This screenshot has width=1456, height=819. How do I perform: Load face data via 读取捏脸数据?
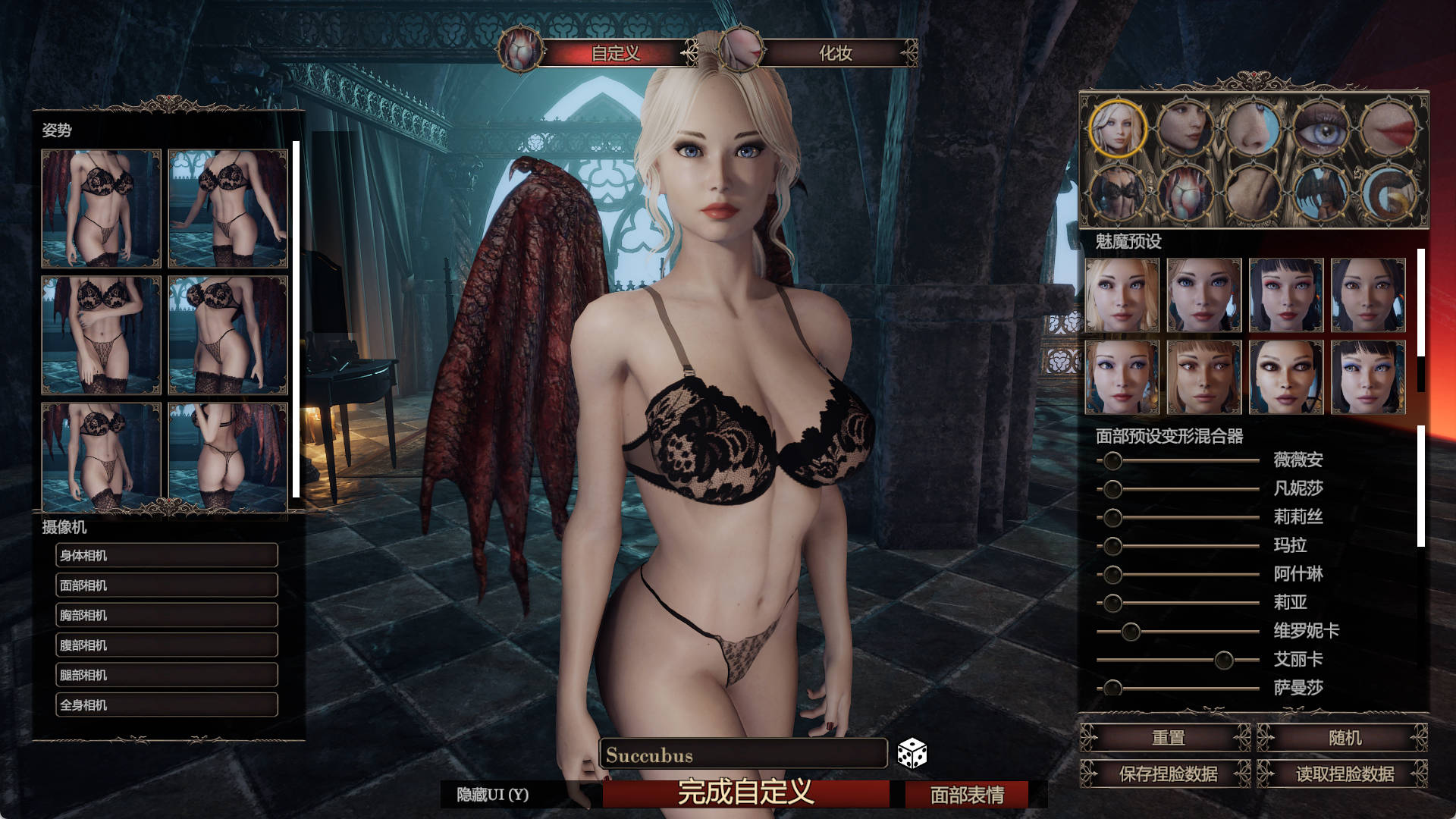pyautogui.click(x=1344, y=774)
